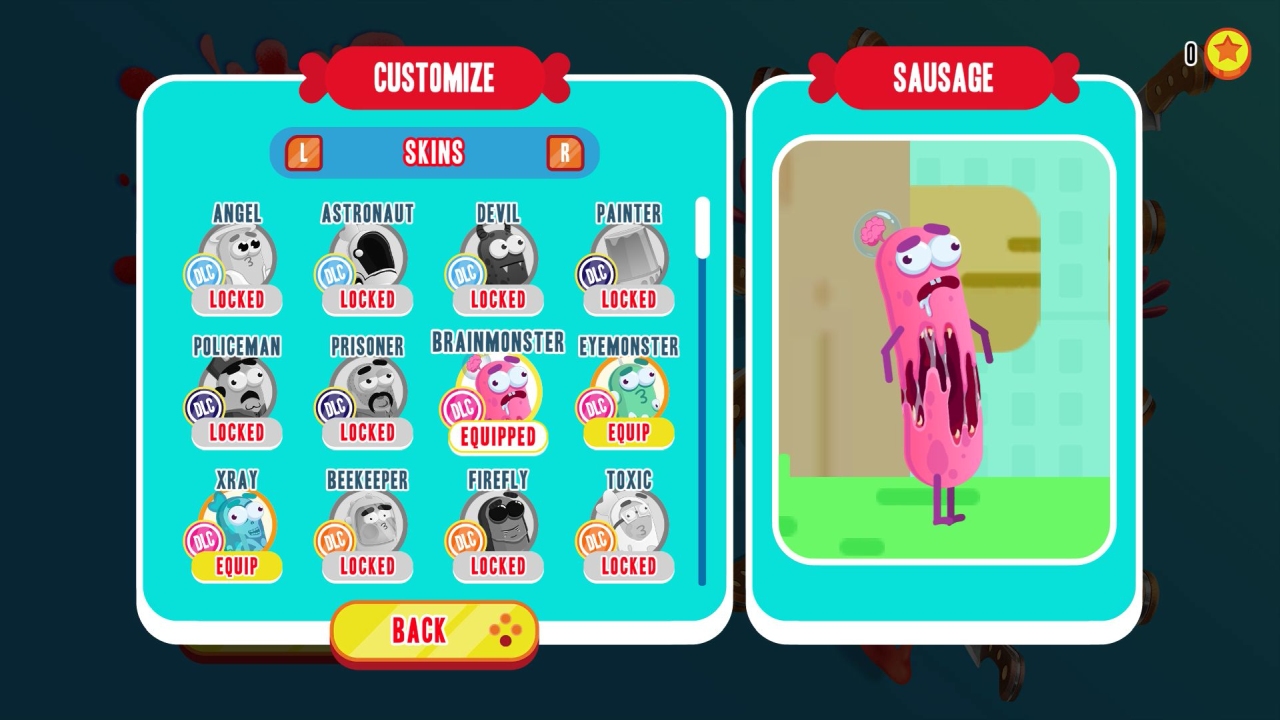Image resolution: width=1280 pixels, height=720 pixels.
Task: Select the Firefly skin thumbnail
Action: (497, 521)
